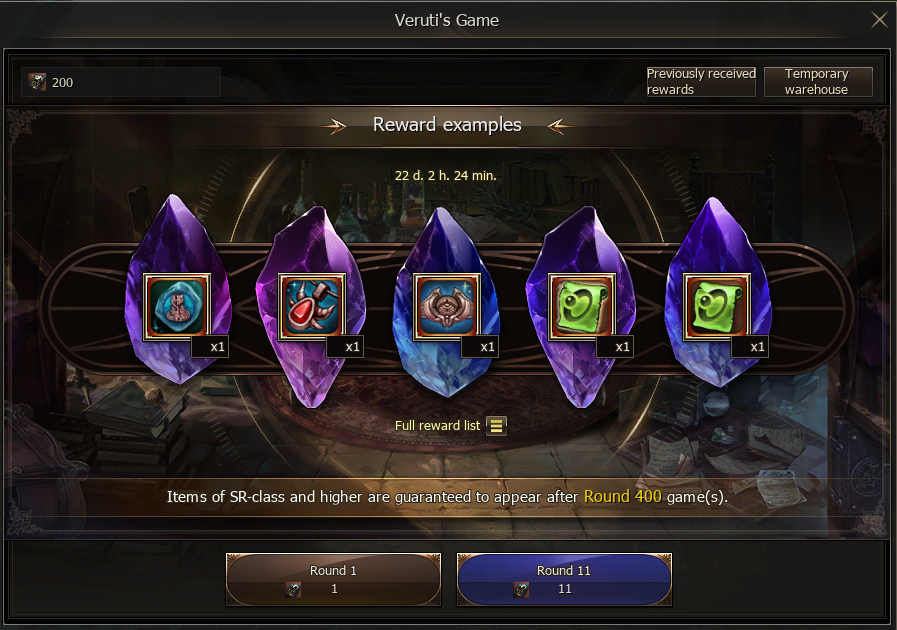Screen dimensions: 897x630
Task: Play Round 11 game
Action: click(564, 580)
